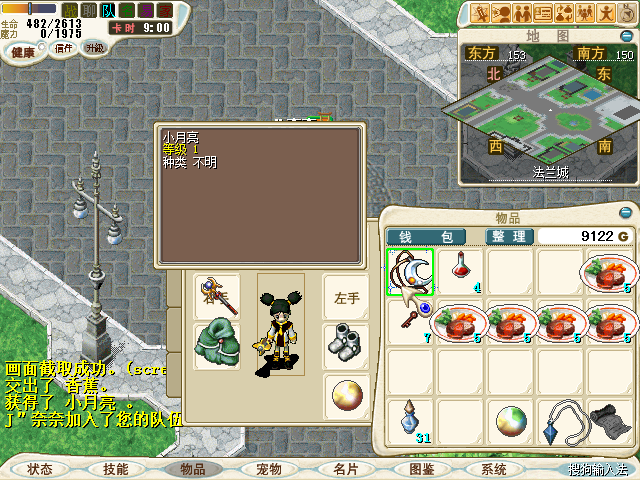Open the 系统 system menu

click(494, 468)
